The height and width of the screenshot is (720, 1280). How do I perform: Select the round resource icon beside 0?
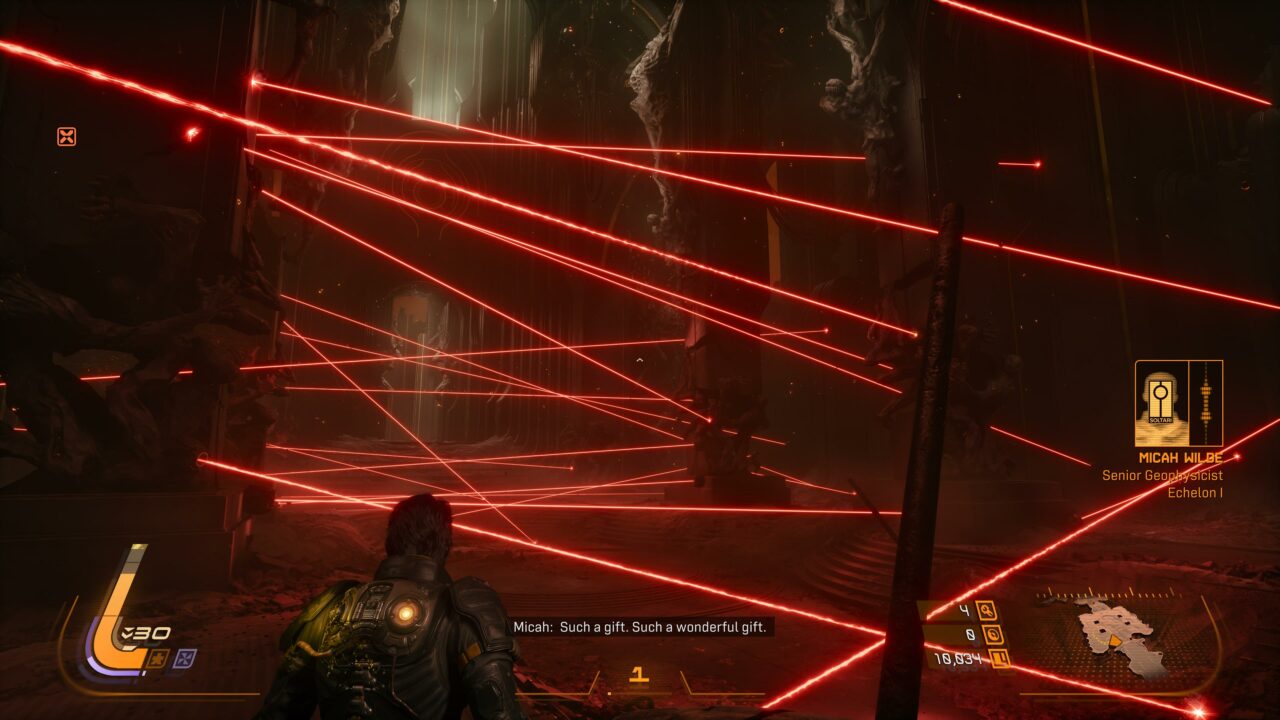click(x=993, y=634)
